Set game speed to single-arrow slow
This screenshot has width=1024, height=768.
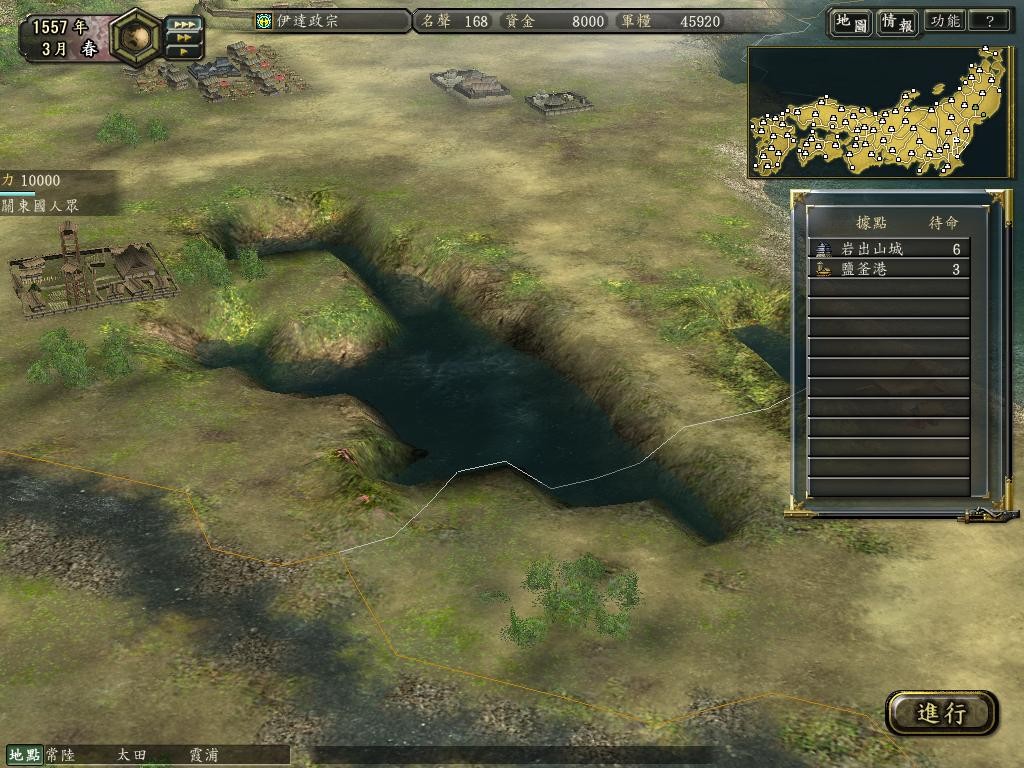click(183, 52)
